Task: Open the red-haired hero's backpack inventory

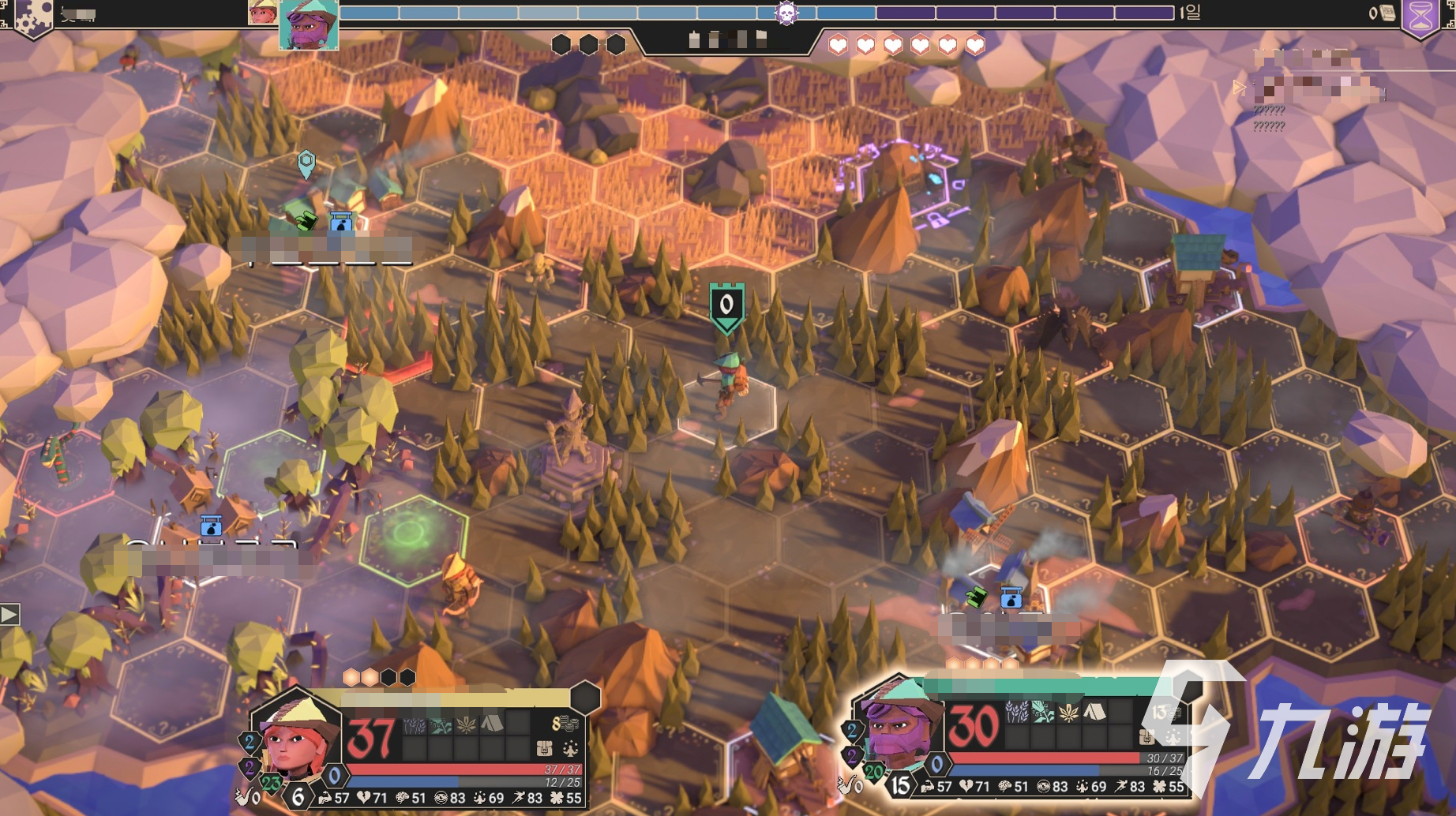Action: [x=543, y=747]
